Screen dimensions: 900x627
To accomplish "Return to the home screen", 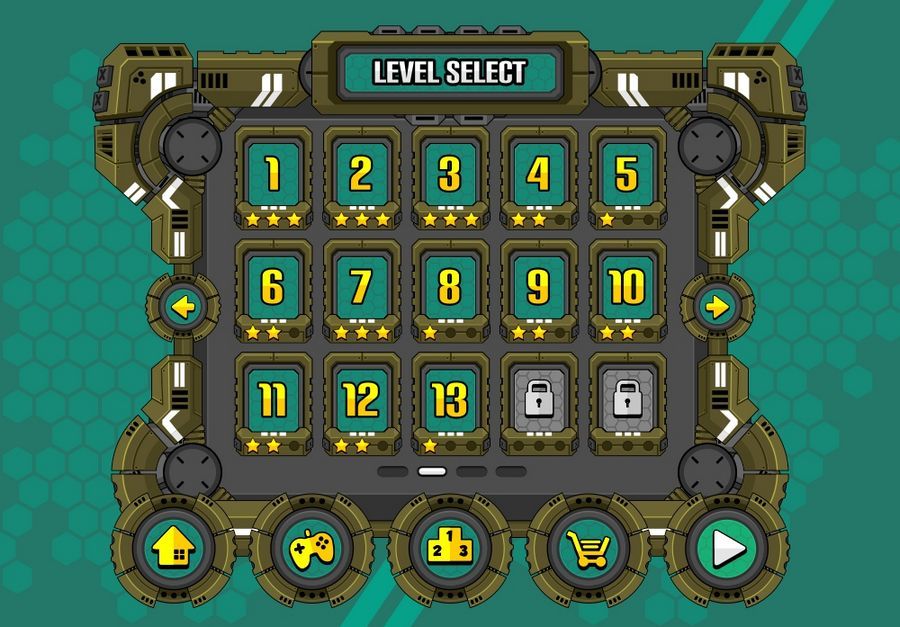I will (173, 547).
